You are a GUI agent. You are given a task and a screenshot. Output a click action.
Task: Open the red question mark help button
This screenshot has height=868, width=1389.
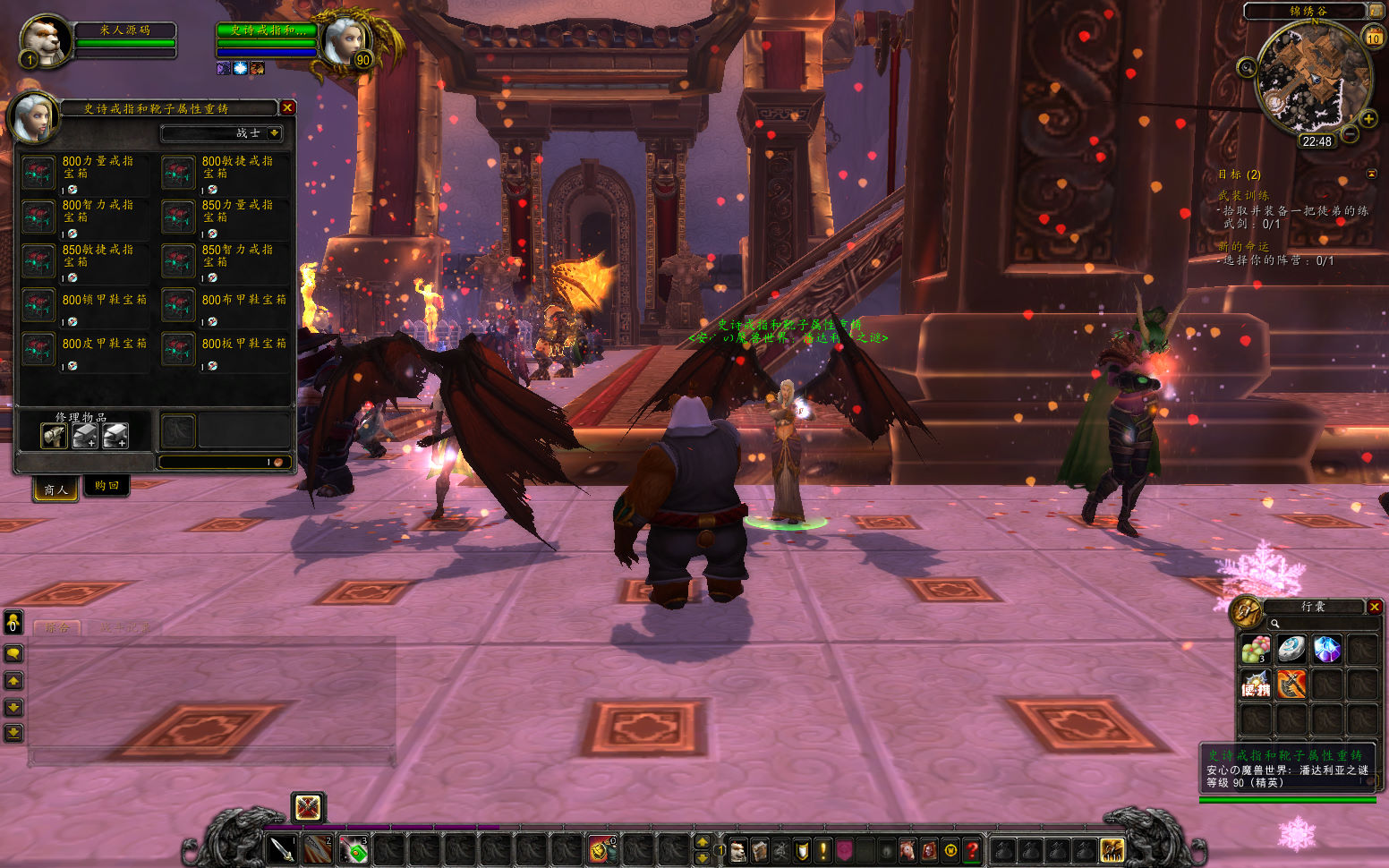coord(972,849)
